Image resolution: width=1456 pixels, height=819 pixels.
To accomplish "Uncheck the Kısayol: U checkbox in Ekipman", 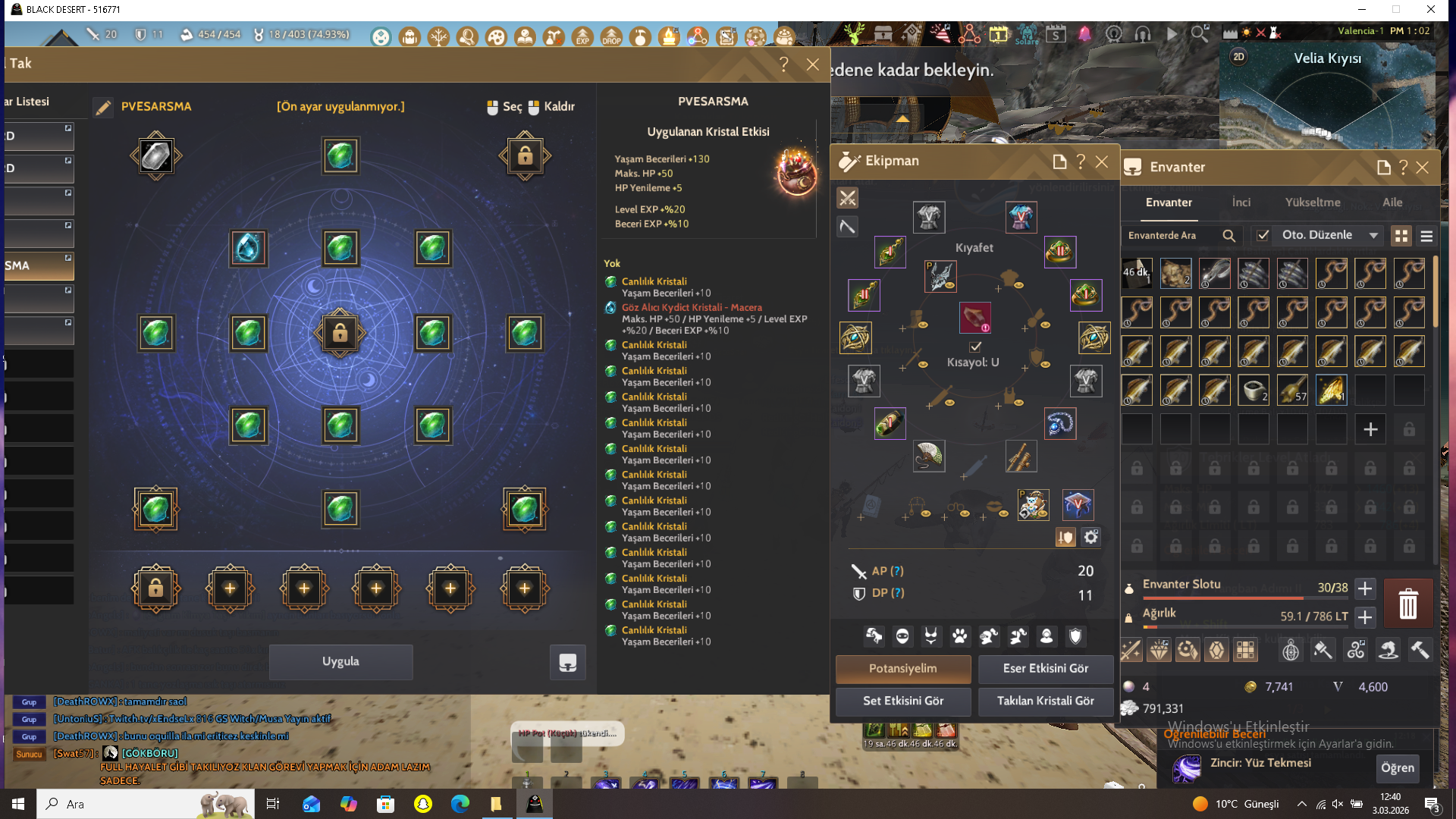I will tap(974, 347).
